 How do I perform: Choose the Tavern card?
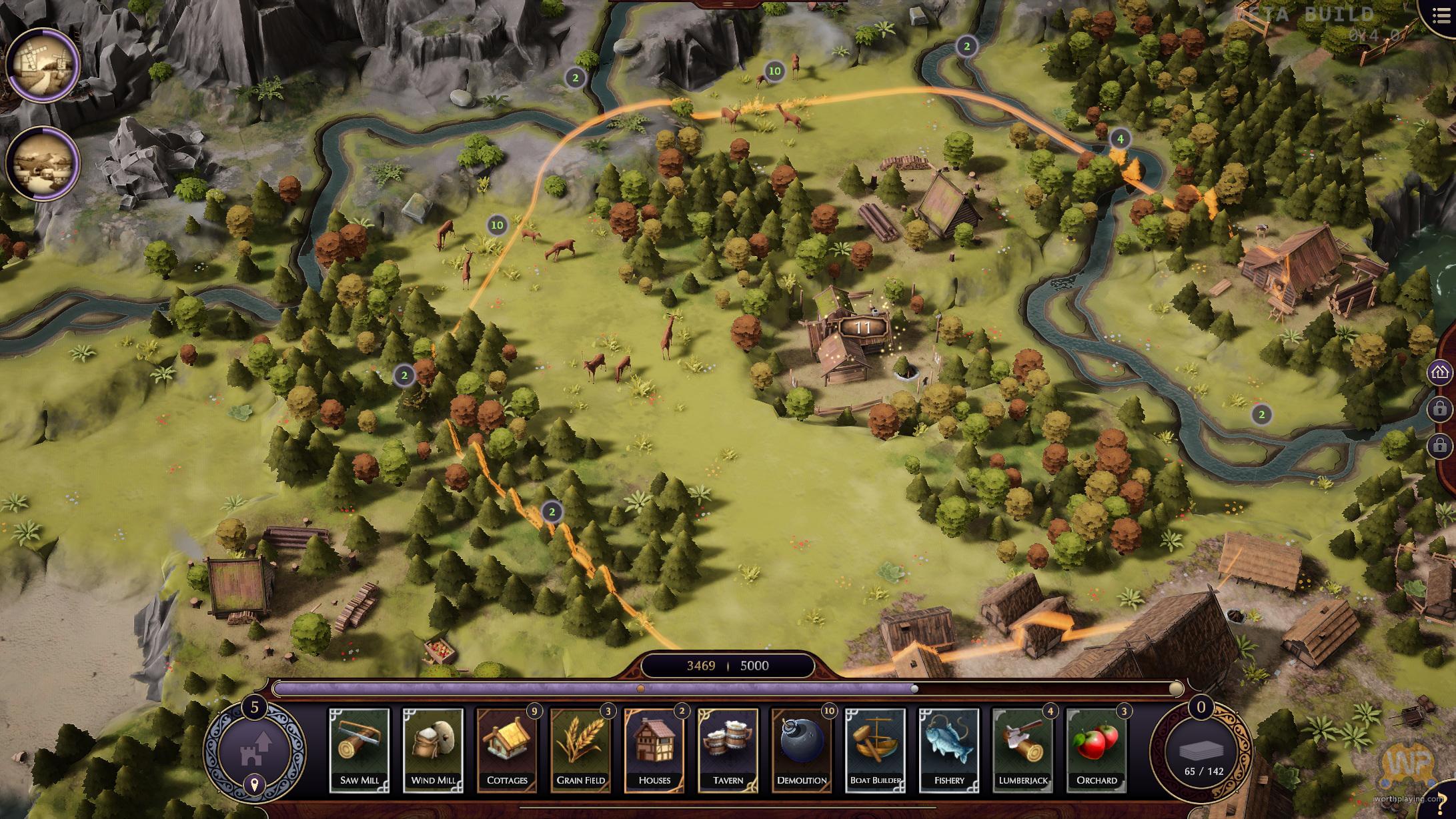728,750
